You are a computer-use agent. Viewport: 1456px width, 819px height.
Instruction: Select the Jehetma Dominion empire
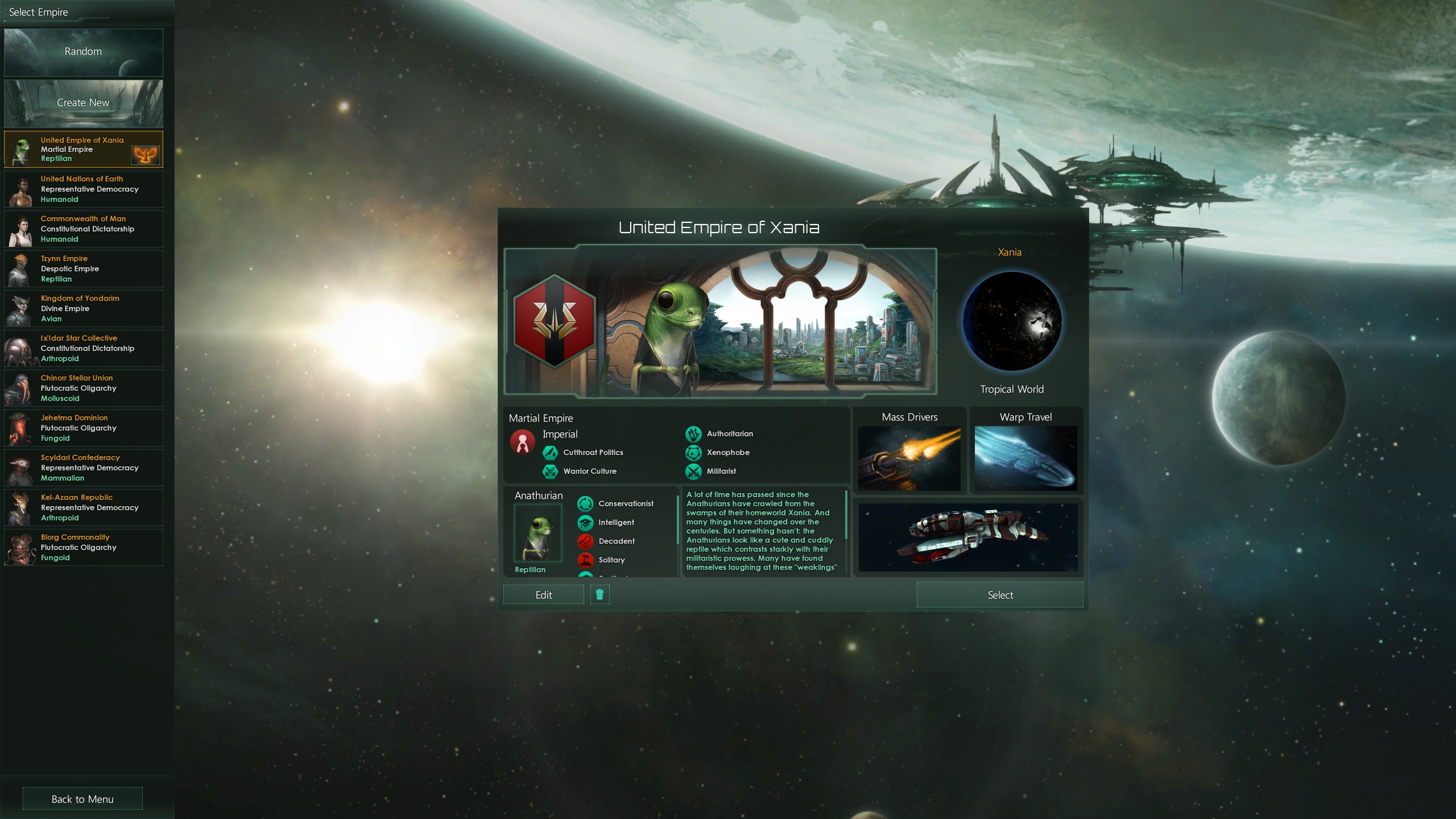coord(83,428)
